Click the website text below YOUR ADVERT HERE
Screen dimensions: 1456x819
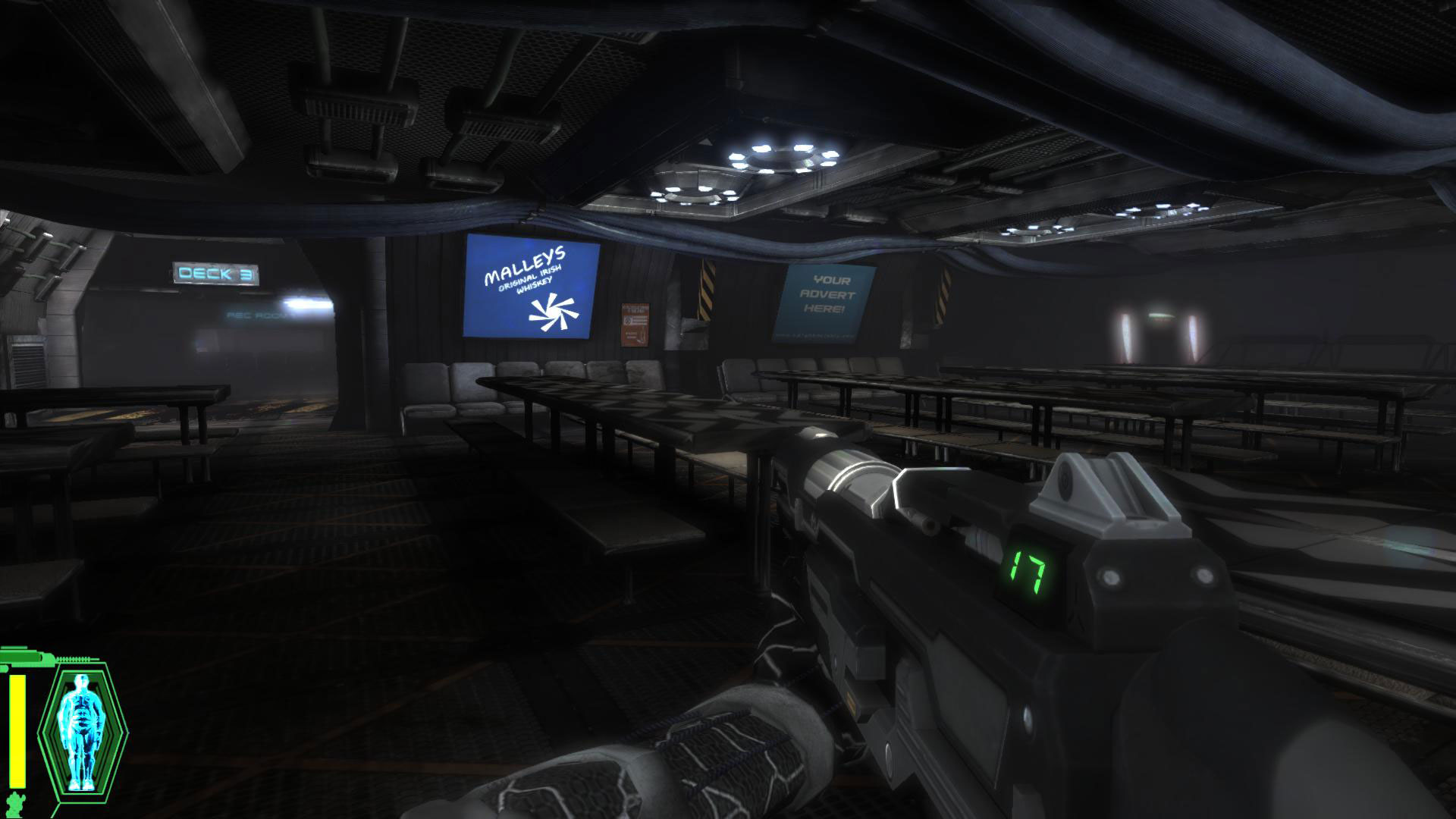click(x=815, y=336)
